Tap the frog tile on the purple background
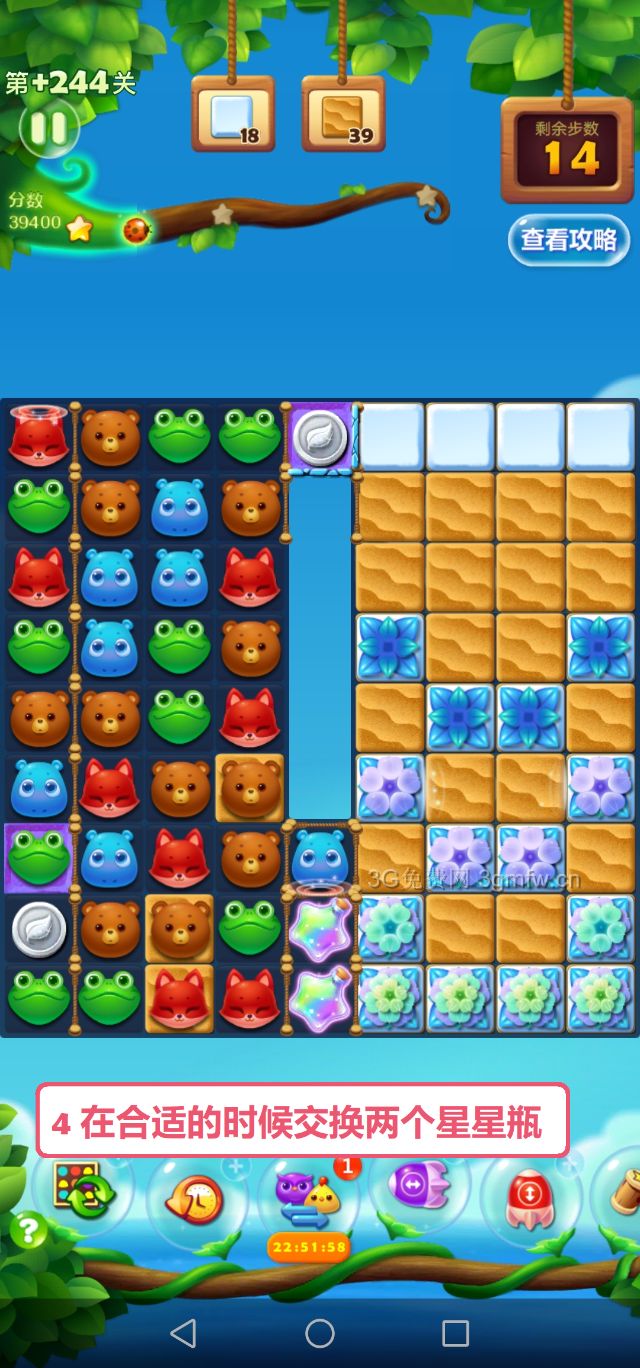Screen dimensions: 640x1368 pyautogui.click(x=38, y=857)
